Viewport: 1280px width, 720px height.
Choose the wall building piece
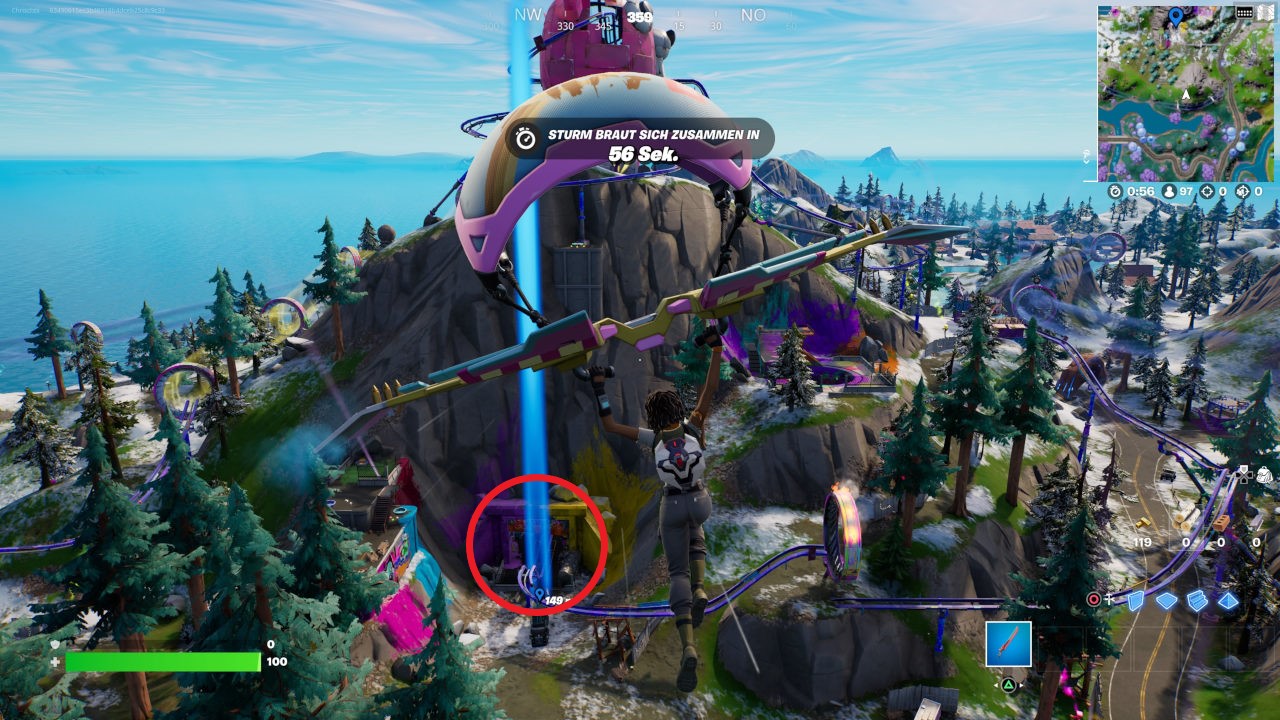1136,600
